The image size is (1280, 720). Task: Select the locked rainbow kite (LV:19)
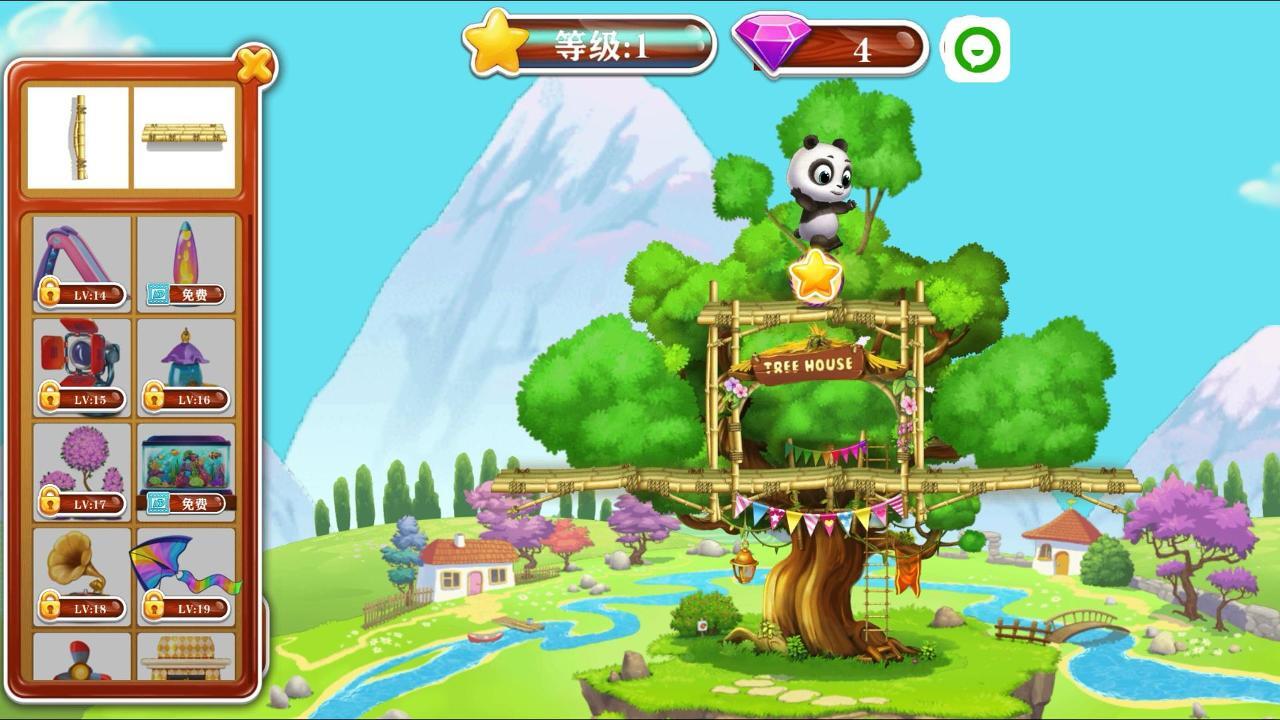click(186, 576)
